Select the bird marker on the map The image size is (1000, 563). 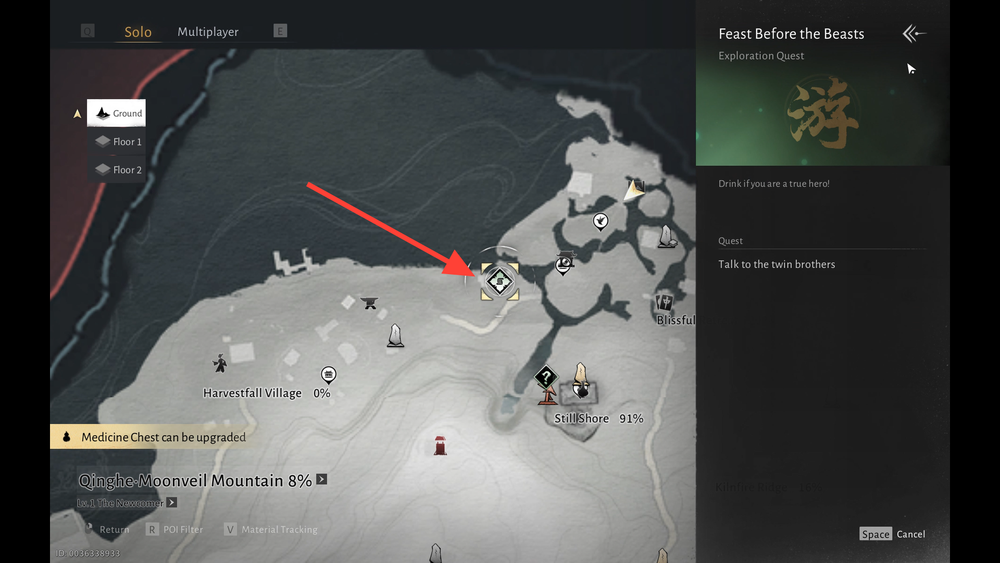[x=600, y=221]
